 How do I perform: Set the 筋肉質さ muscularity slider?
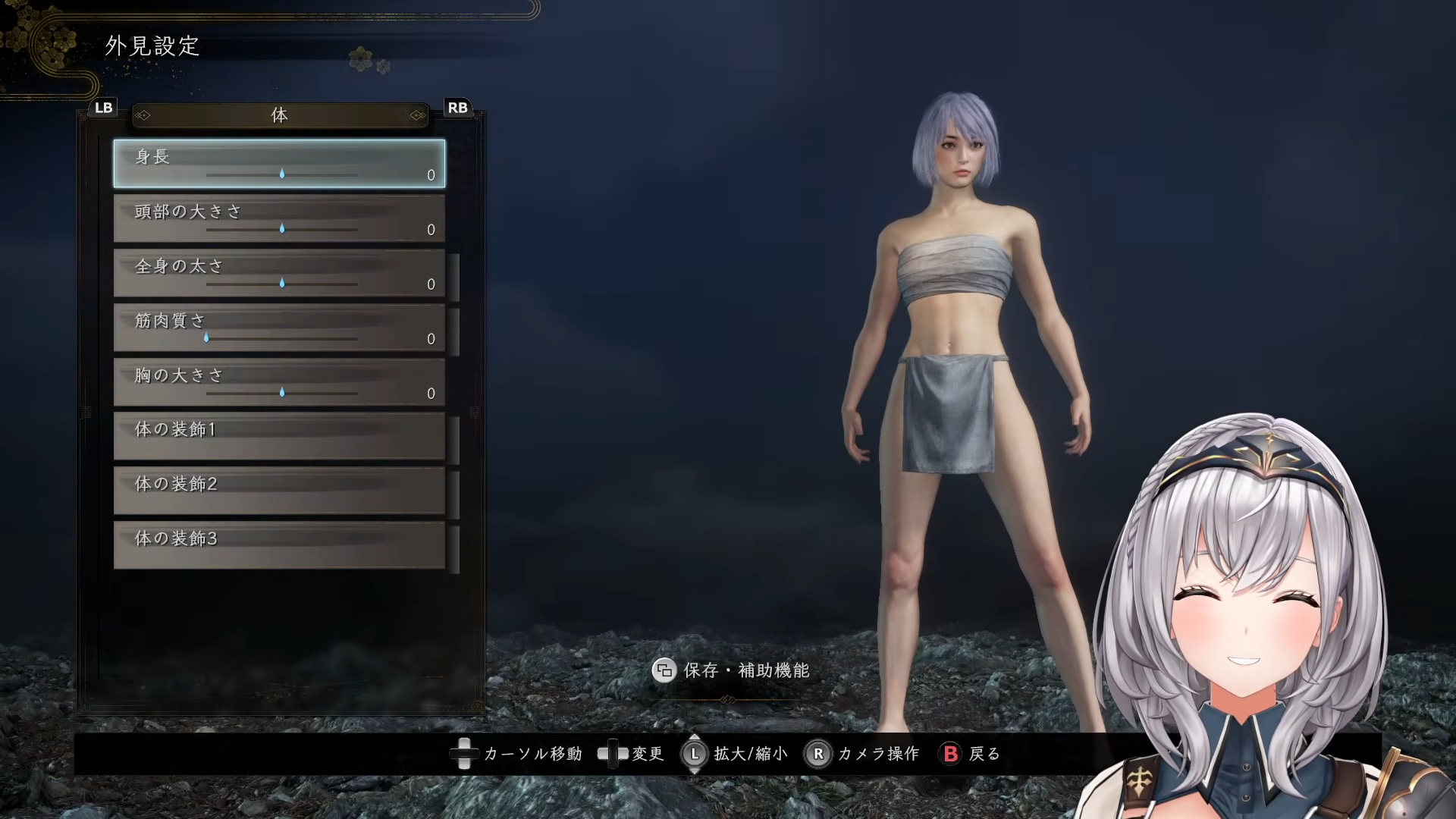coord(206,337)
